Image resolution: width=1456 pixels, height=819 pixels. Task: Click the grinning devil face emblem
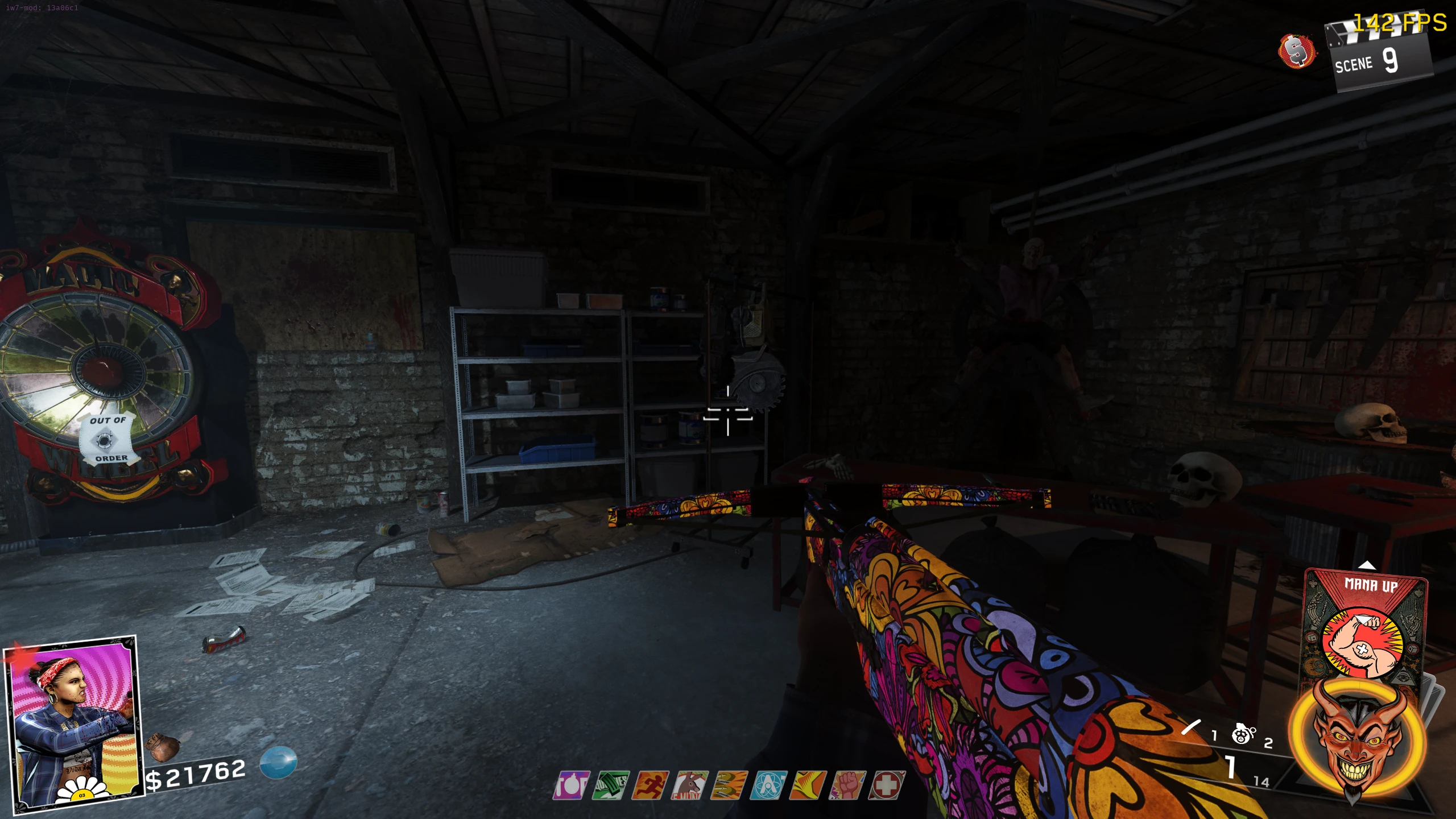(x=1357, y=739)
